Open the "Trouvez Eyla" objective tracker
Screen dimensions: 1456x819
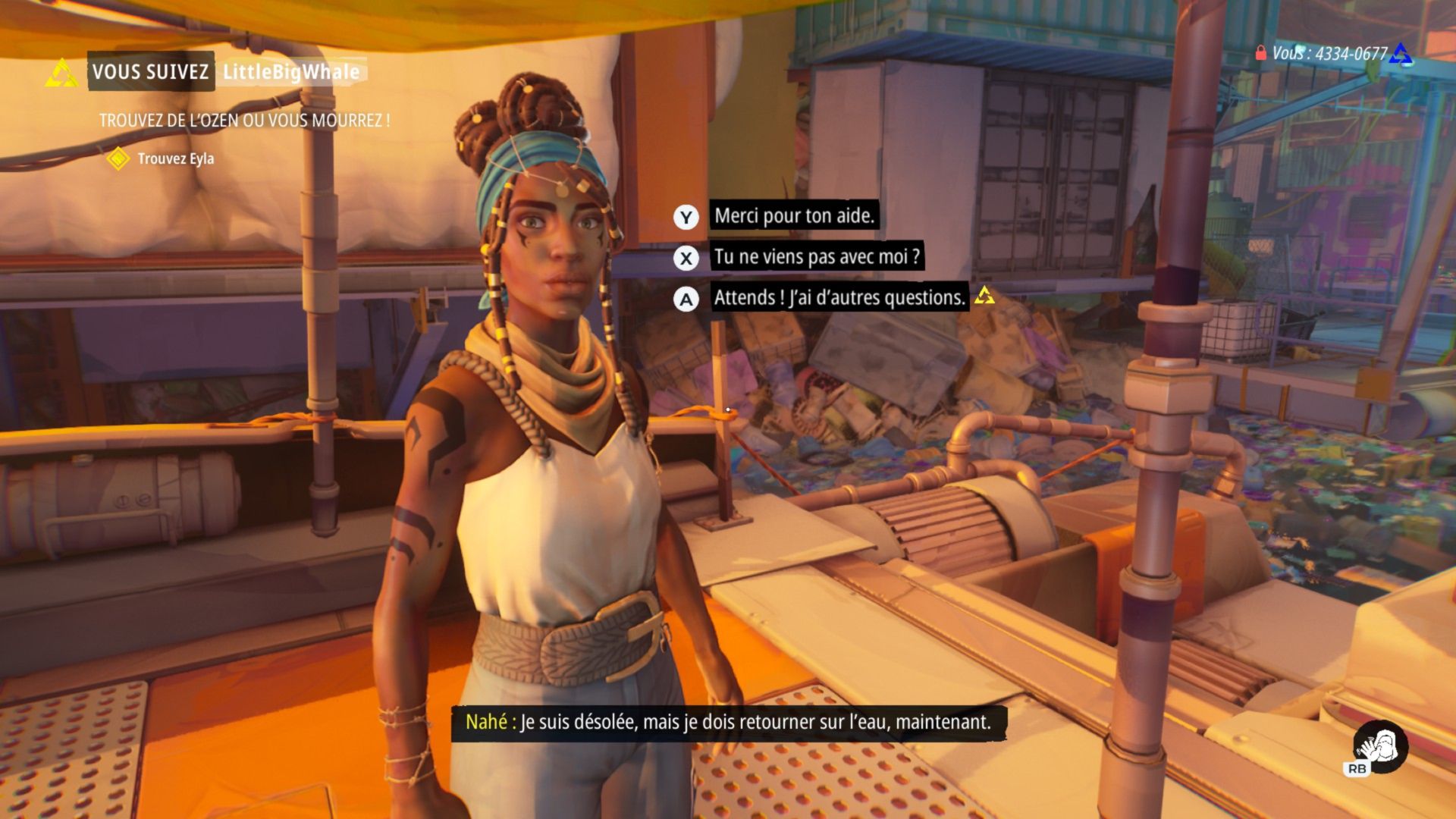click(x=175, y=159)
